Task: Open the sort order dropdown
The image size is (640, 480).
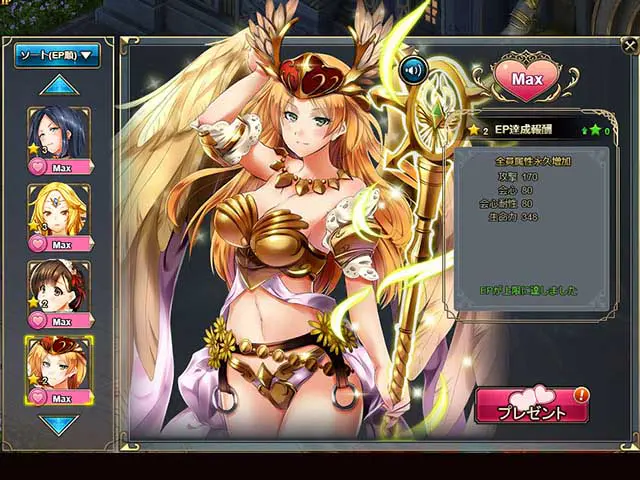Action: click(58, 55)
